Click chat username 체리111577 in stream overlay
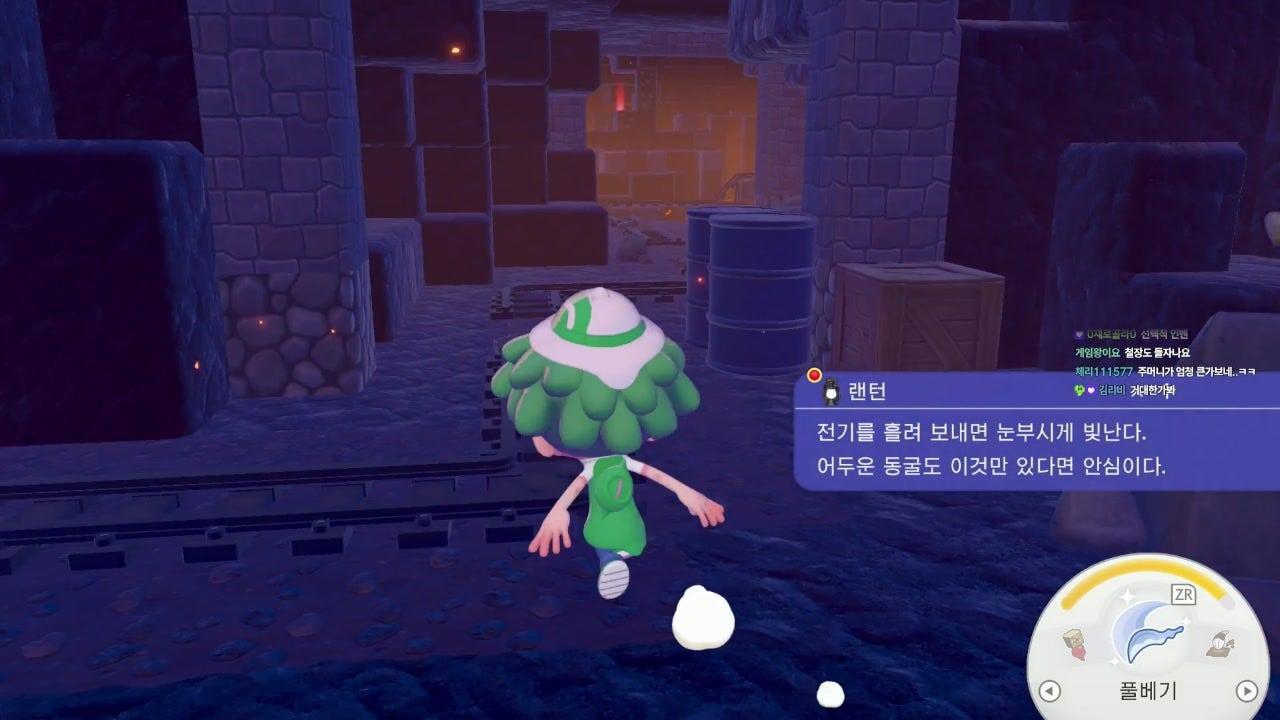The image size is (1280, 720). coord(1096,371)
